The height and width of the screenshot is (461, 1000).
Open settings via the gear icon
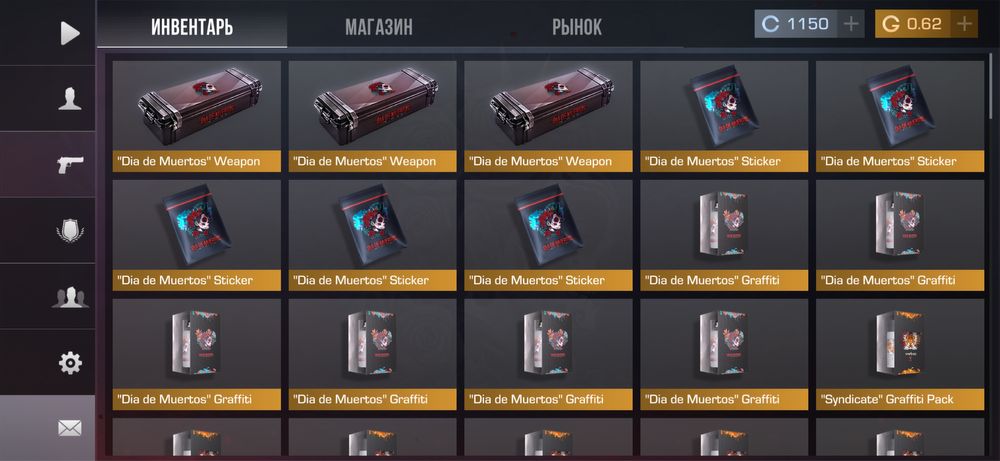click(x=69, y=363)
